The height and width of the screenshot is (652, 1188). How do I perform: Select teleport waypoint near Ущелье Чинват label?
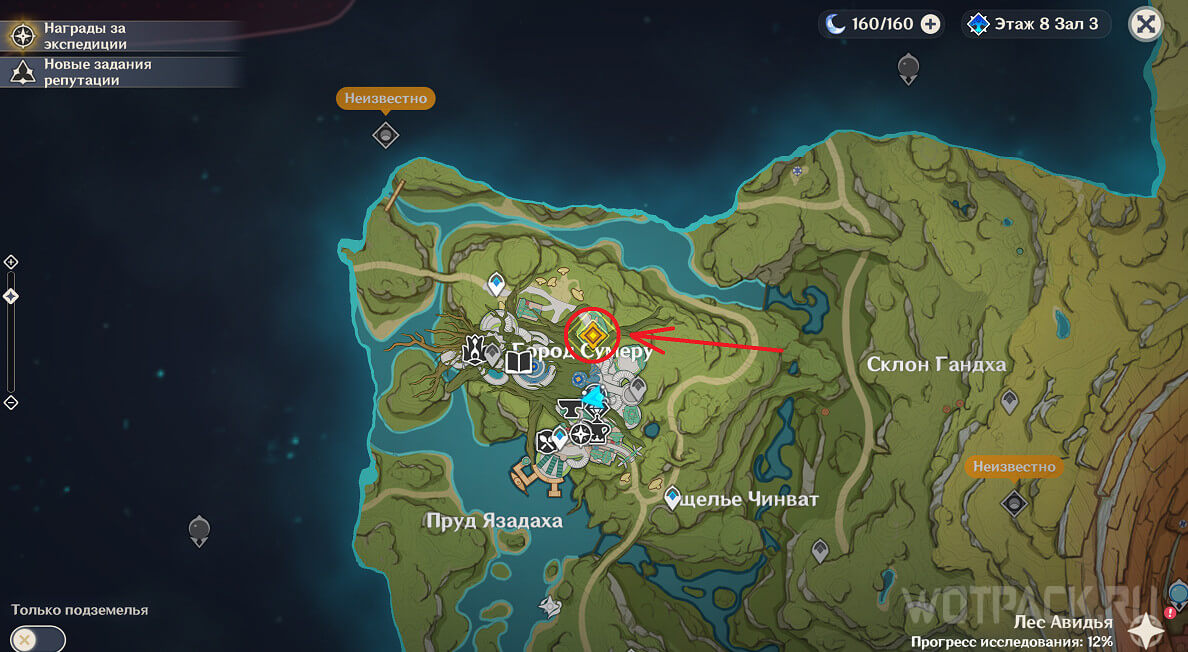(x=673, y=496)
